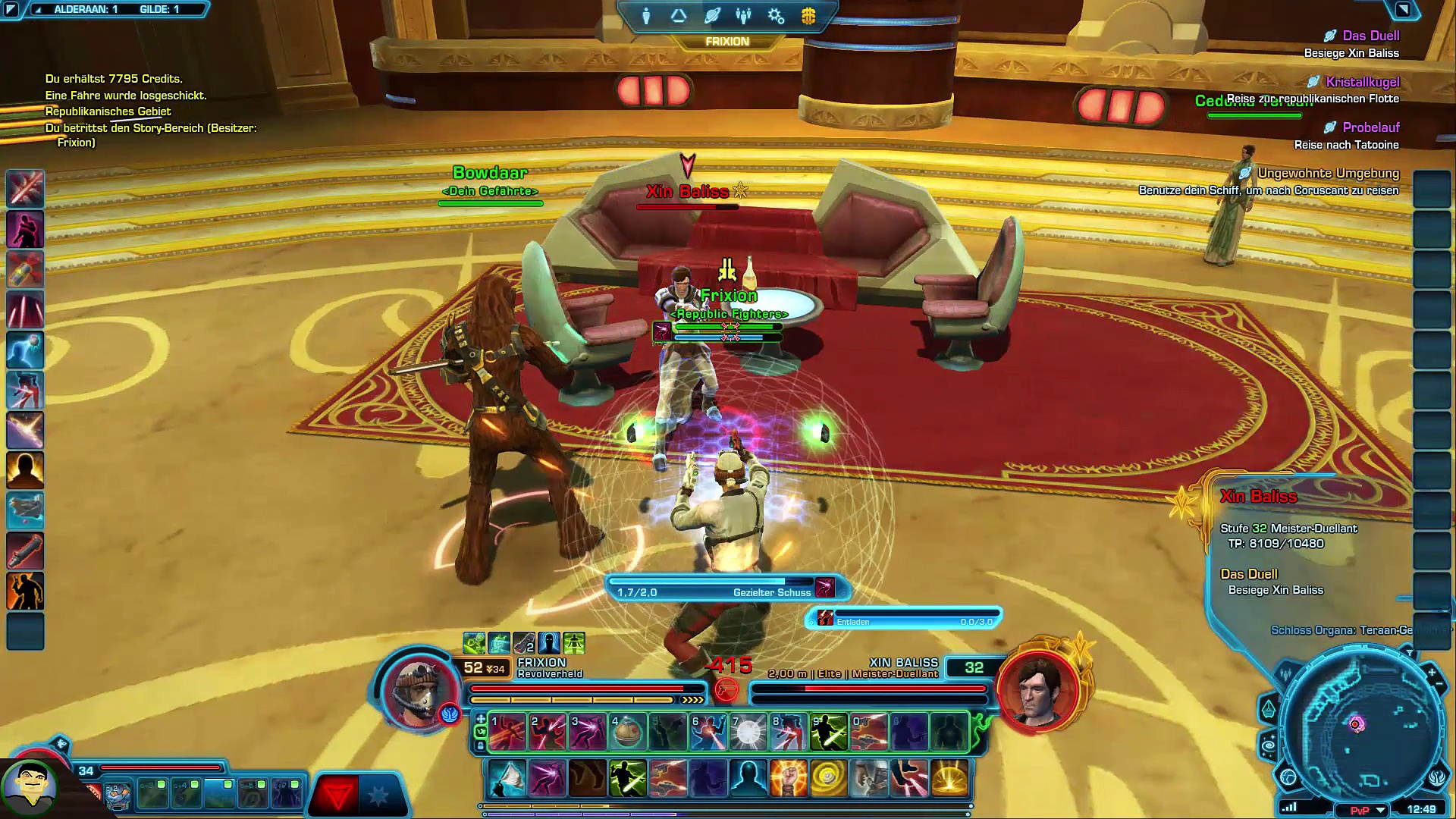Viewport: 1456px width, 819px height.
Task: Use the golden dome shield ability
Action: (x=949, y=779)
